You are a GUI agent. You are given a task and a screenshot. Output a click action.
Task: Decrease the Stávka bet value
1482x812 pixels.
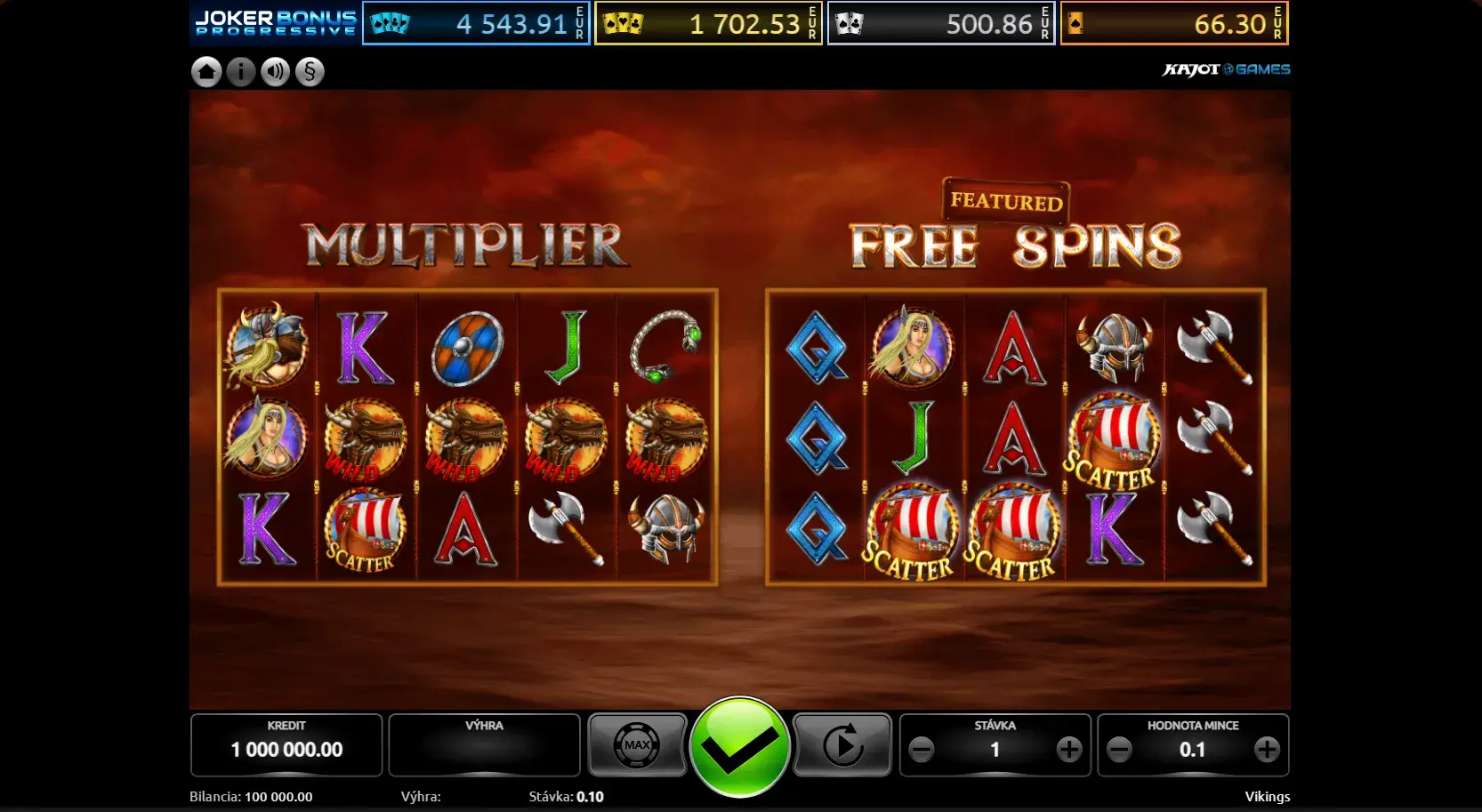click(922, 750)
